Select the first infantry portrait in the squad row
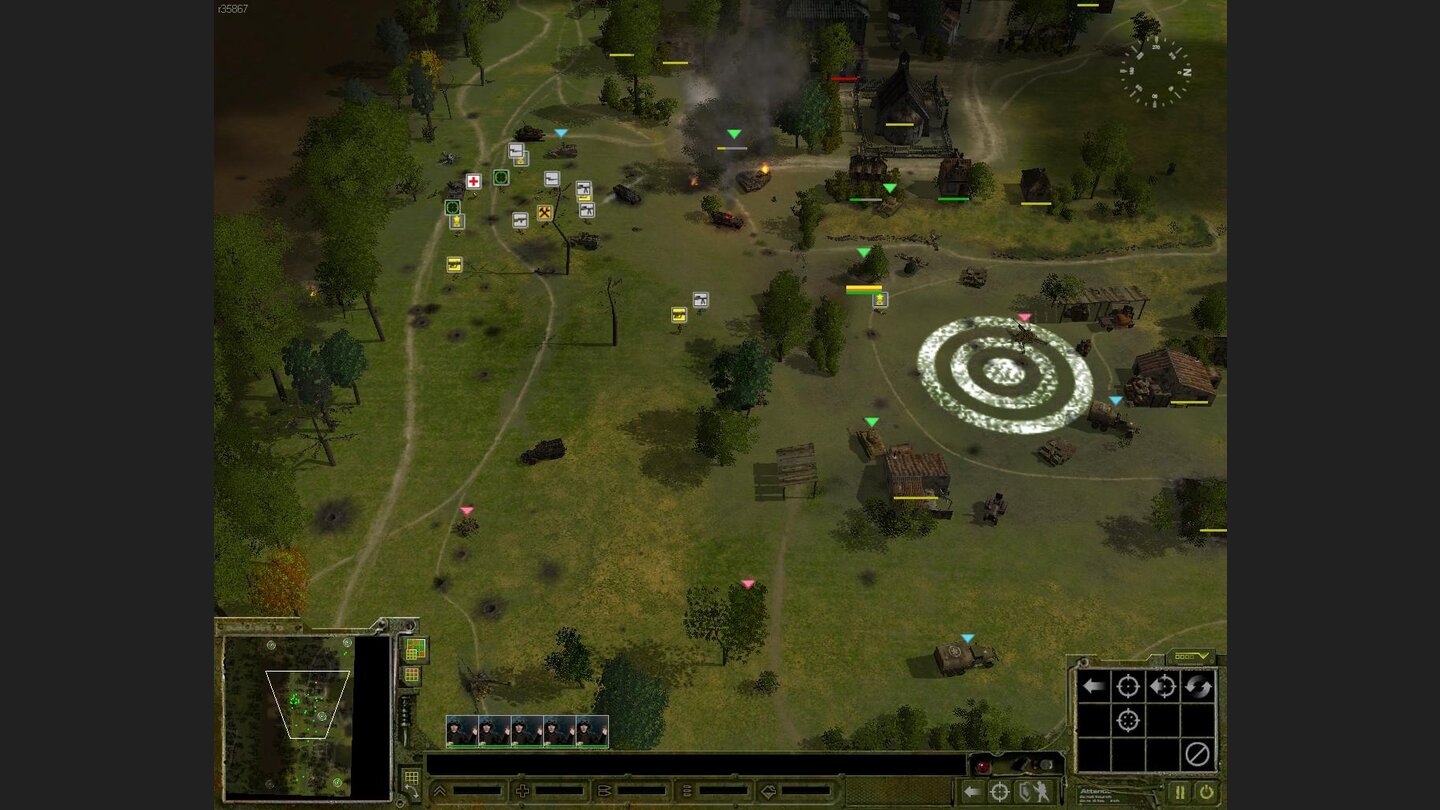Viewport: 1440px width, 810px height. (461, 730)
